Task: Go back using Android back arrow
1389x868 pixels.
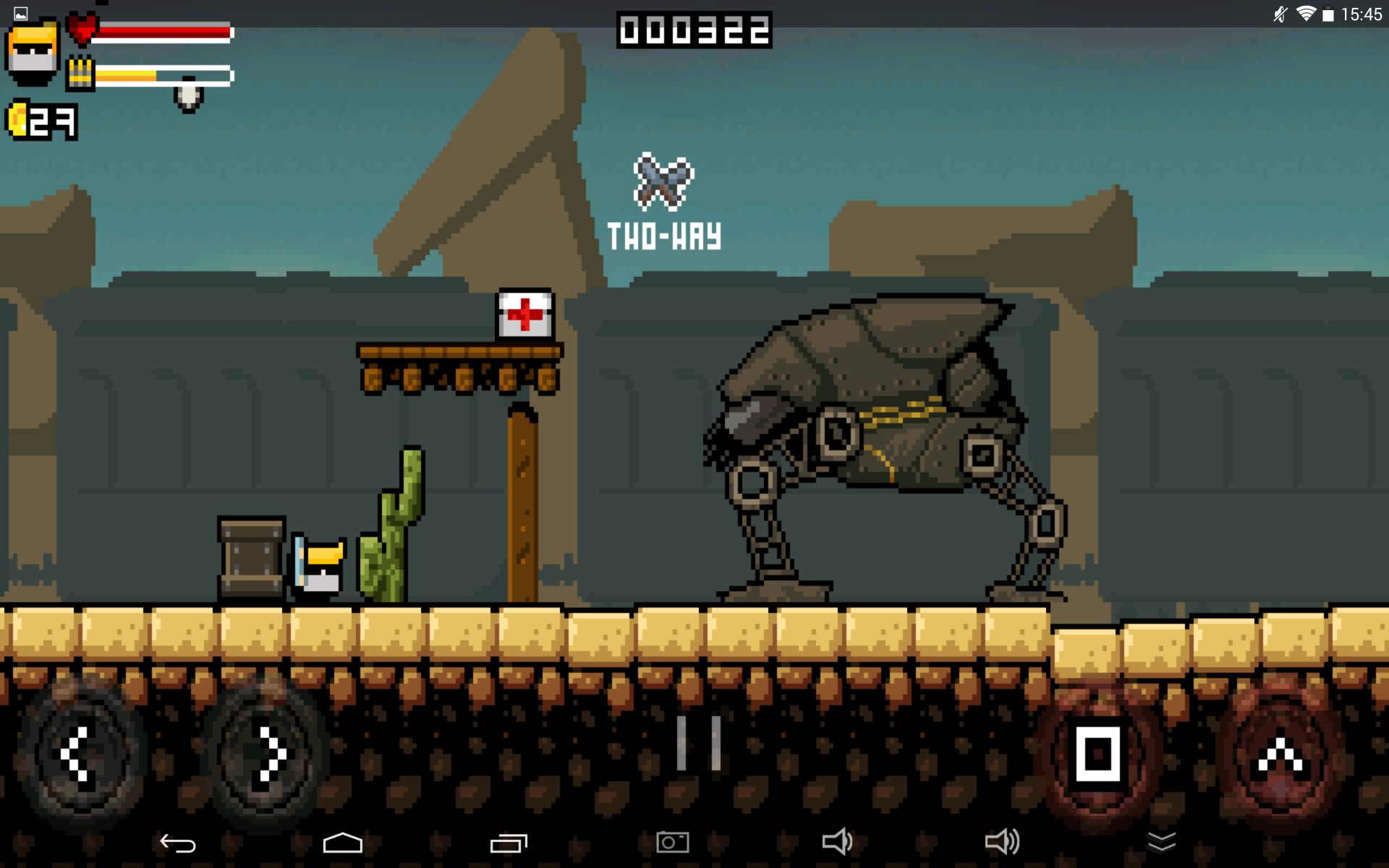Action: 178,843
